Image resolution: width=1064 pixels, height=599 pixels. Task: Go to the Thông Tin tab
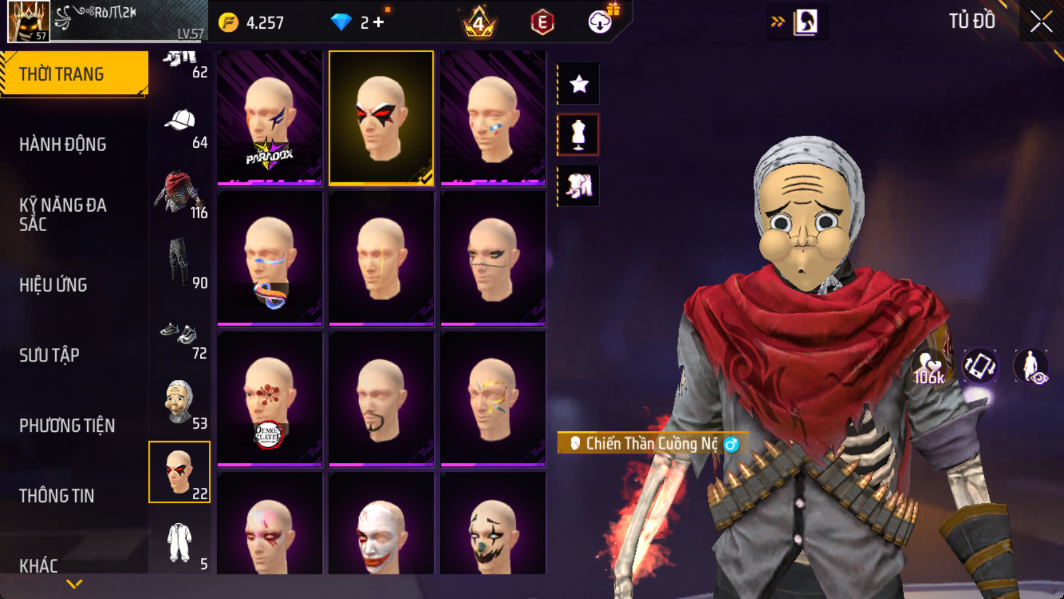pos(57,496)
